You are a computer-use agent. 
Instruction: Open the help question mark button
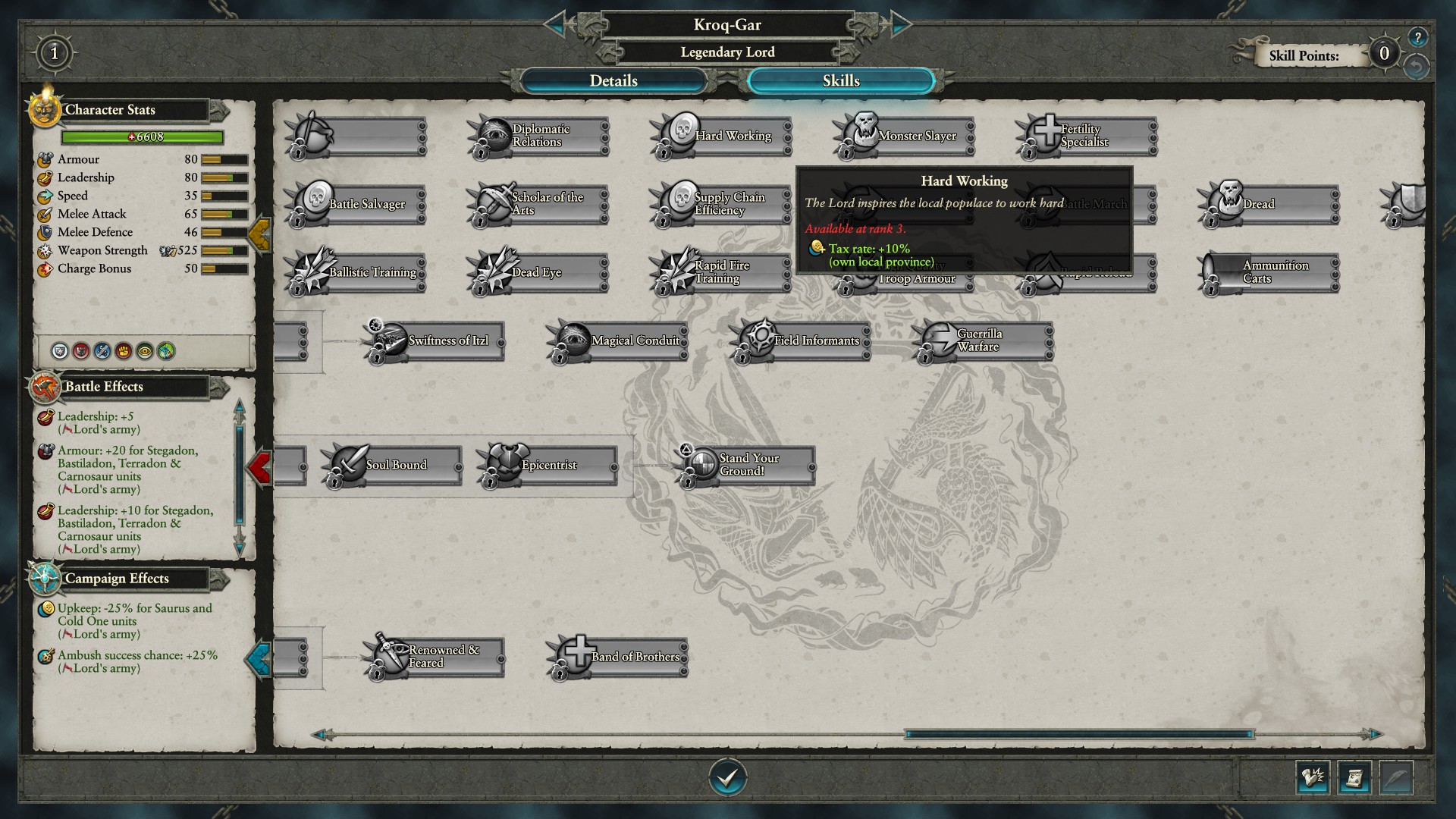(x=1417, y=37)
